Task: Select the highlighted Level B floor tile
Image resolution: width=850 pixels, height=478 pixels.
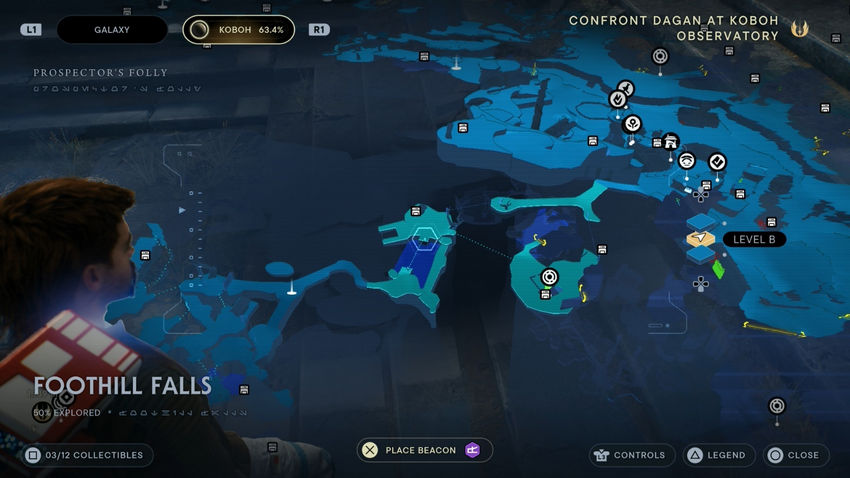Action: point(701,239)
